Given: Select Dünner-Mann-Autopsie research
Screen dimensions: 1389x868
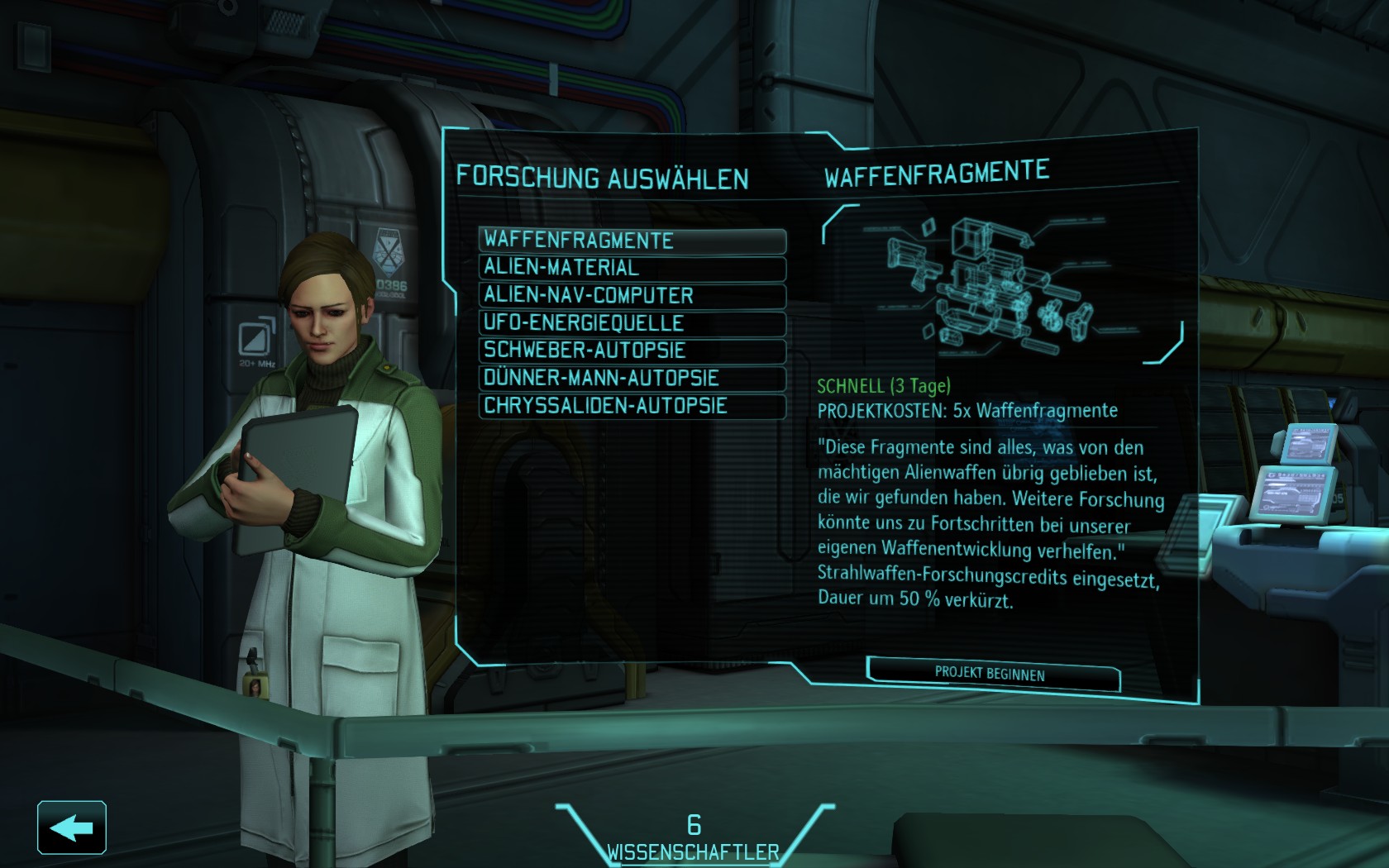Looking at the screenshot, I should click(632, 378).
